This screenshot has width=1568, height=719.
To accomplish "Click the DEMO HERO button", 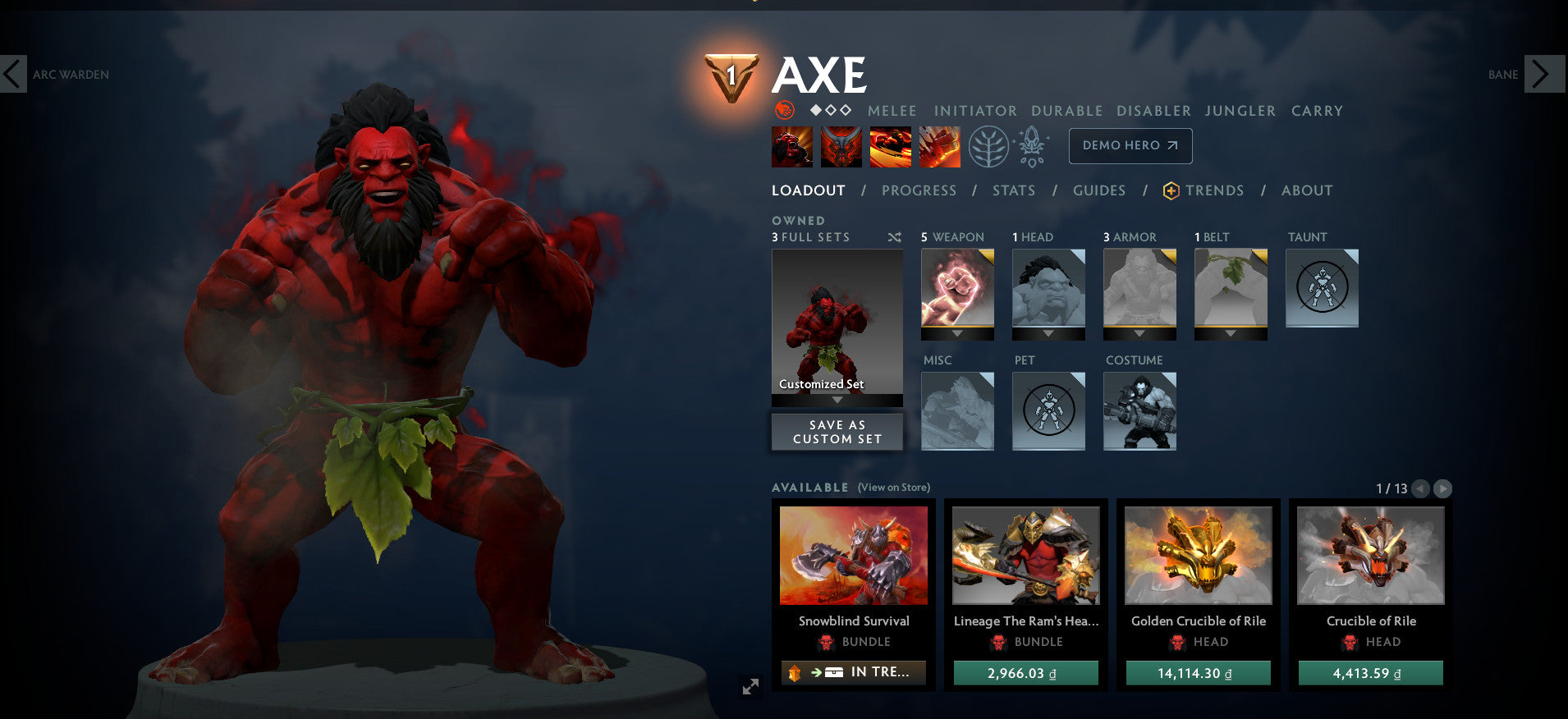I will 1130,146.
